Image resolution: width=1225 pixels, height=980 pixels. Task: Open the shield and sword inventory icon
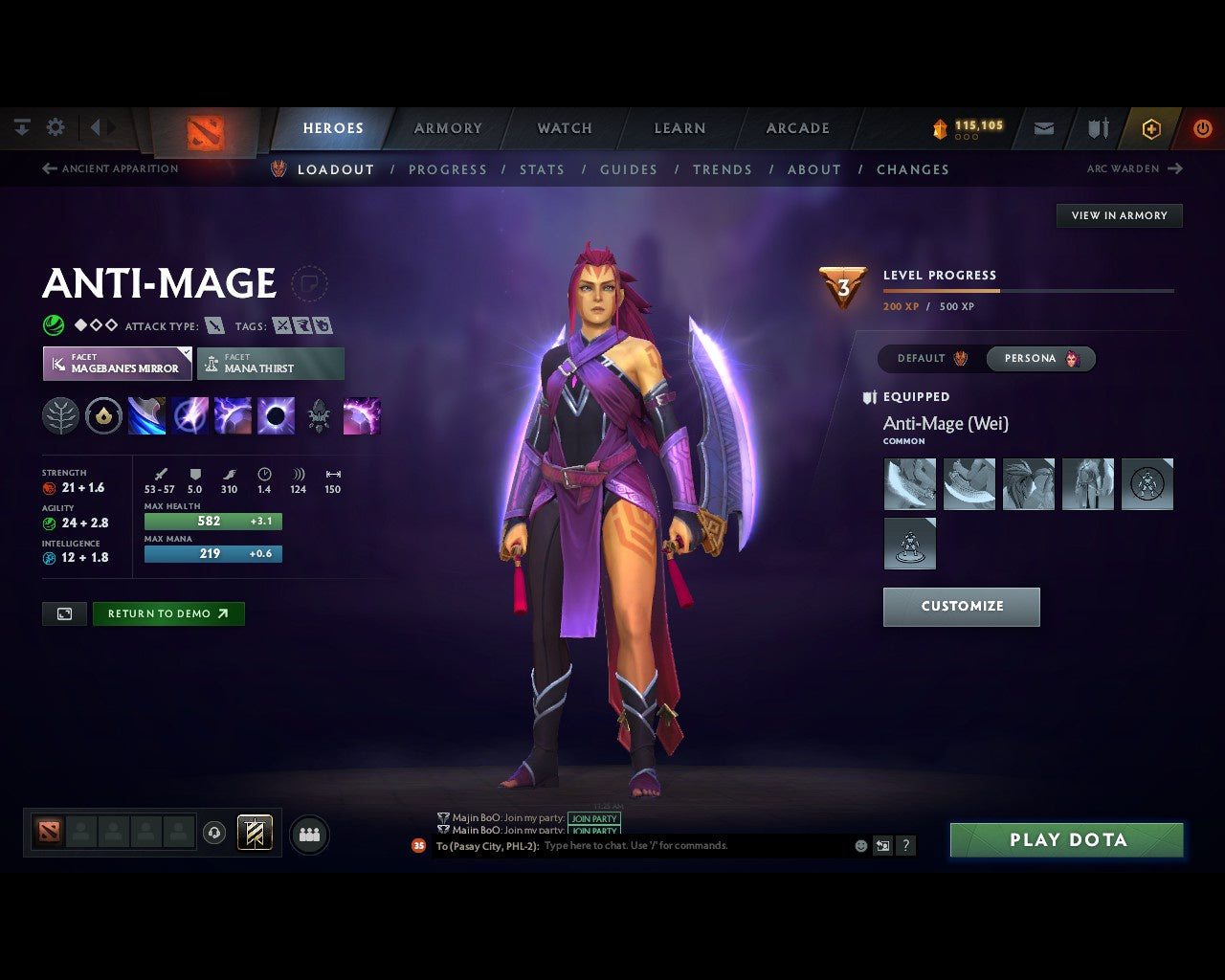tap(1097, 127)
